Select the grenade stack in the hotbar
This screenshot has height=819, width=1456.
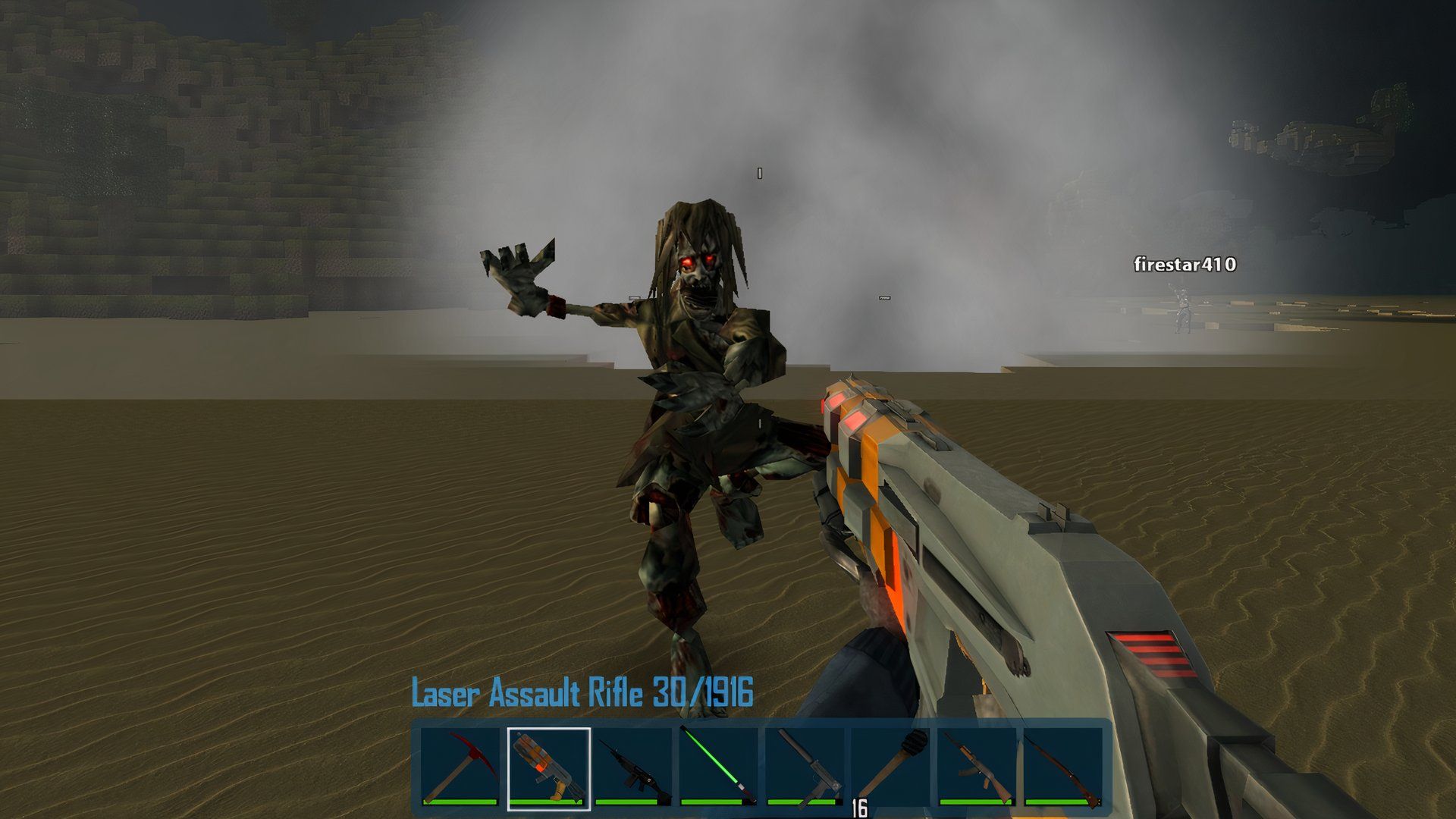[891, 762]
